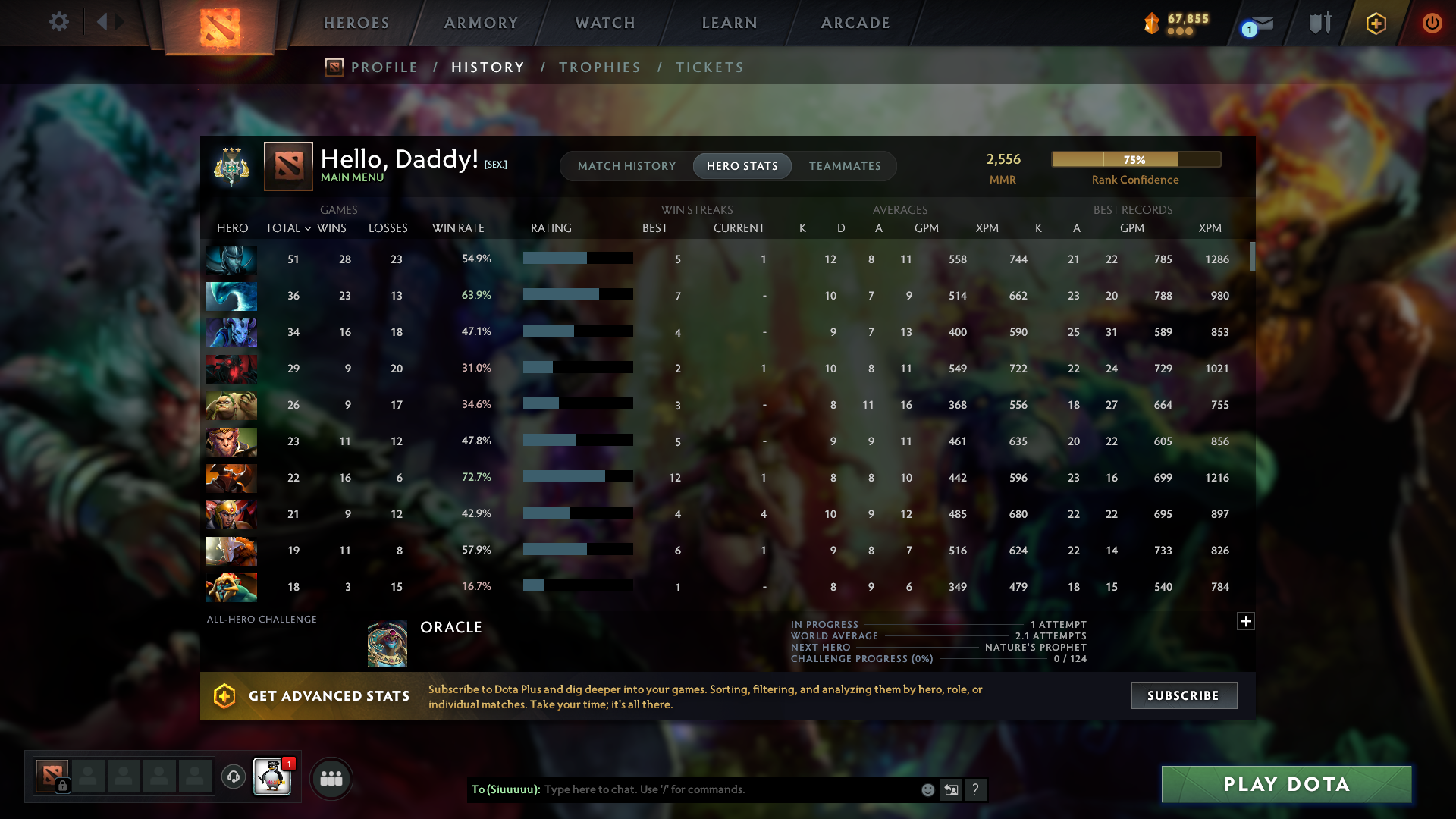Image resolution: width=1456 pixels, height=819 pixels.
Task: Expand the All-Hero Challenge plus button
Action: [1246, 621]
